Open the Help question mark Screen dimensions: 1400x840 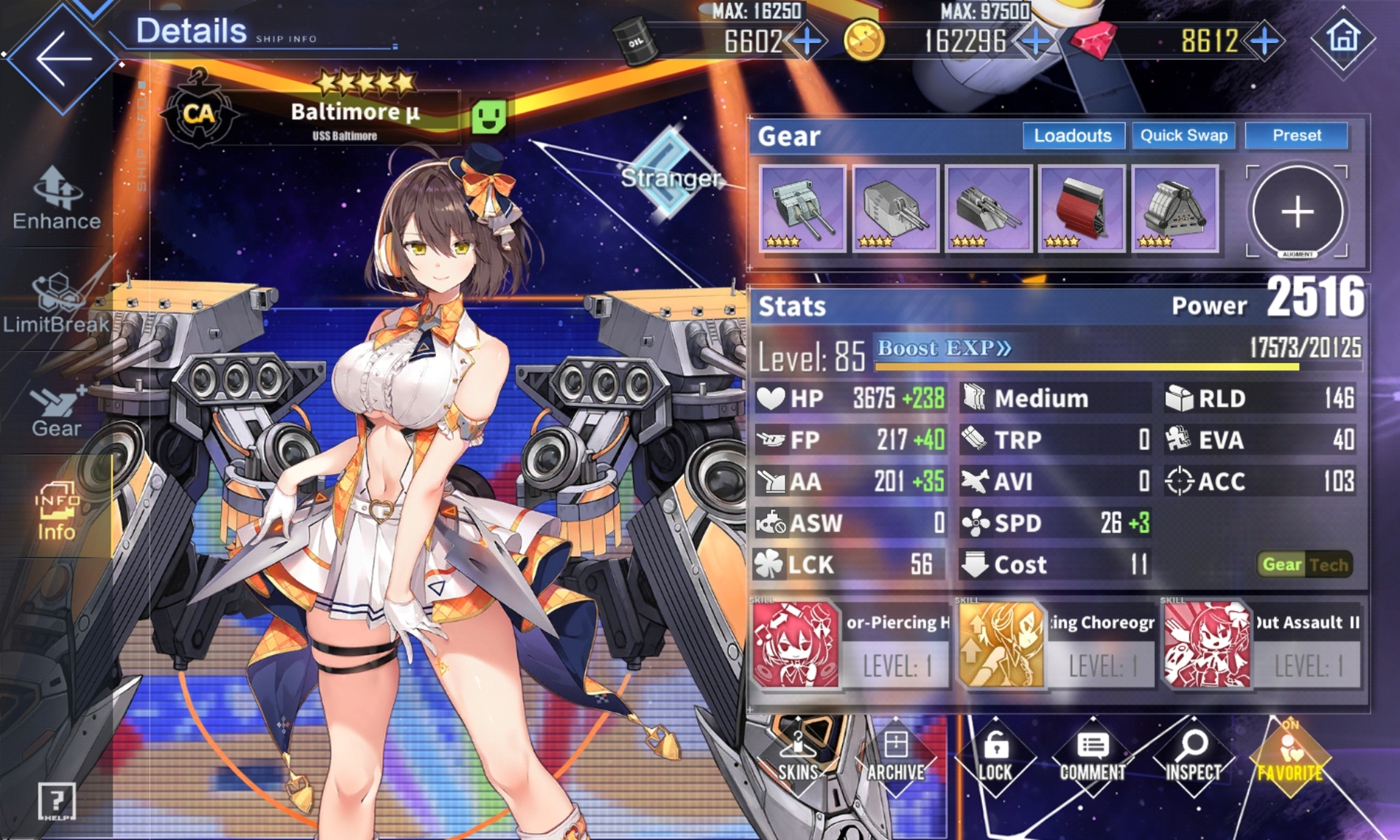click(56, 802)
